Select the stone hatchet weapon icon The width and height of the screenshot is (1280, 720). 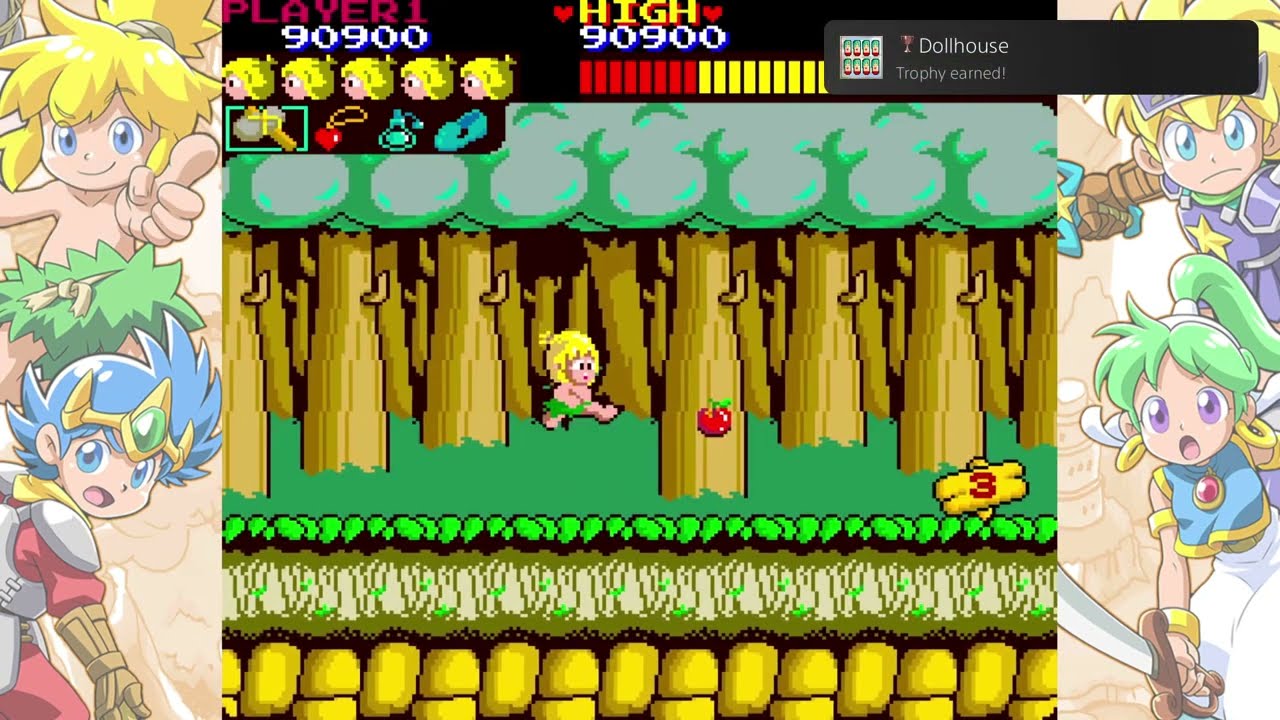266,129
